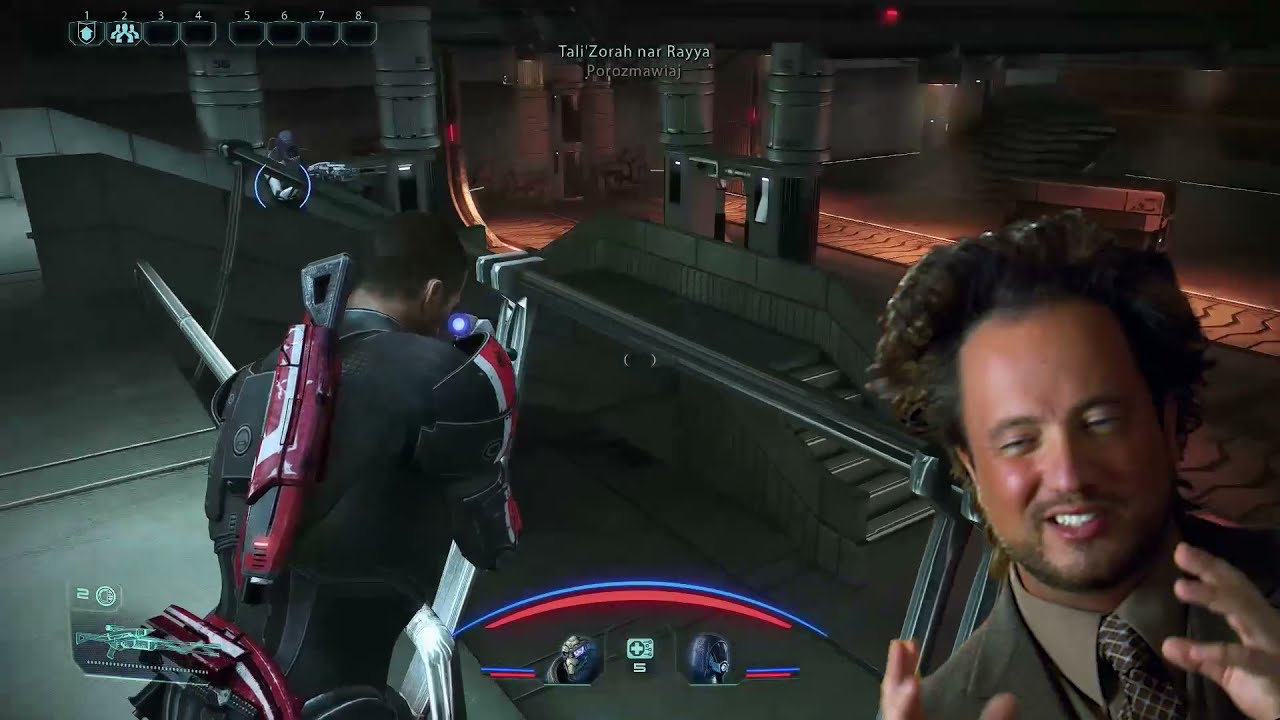
Task: Select the grenade icon above the weapon
Action: click(x=106, y=597)
